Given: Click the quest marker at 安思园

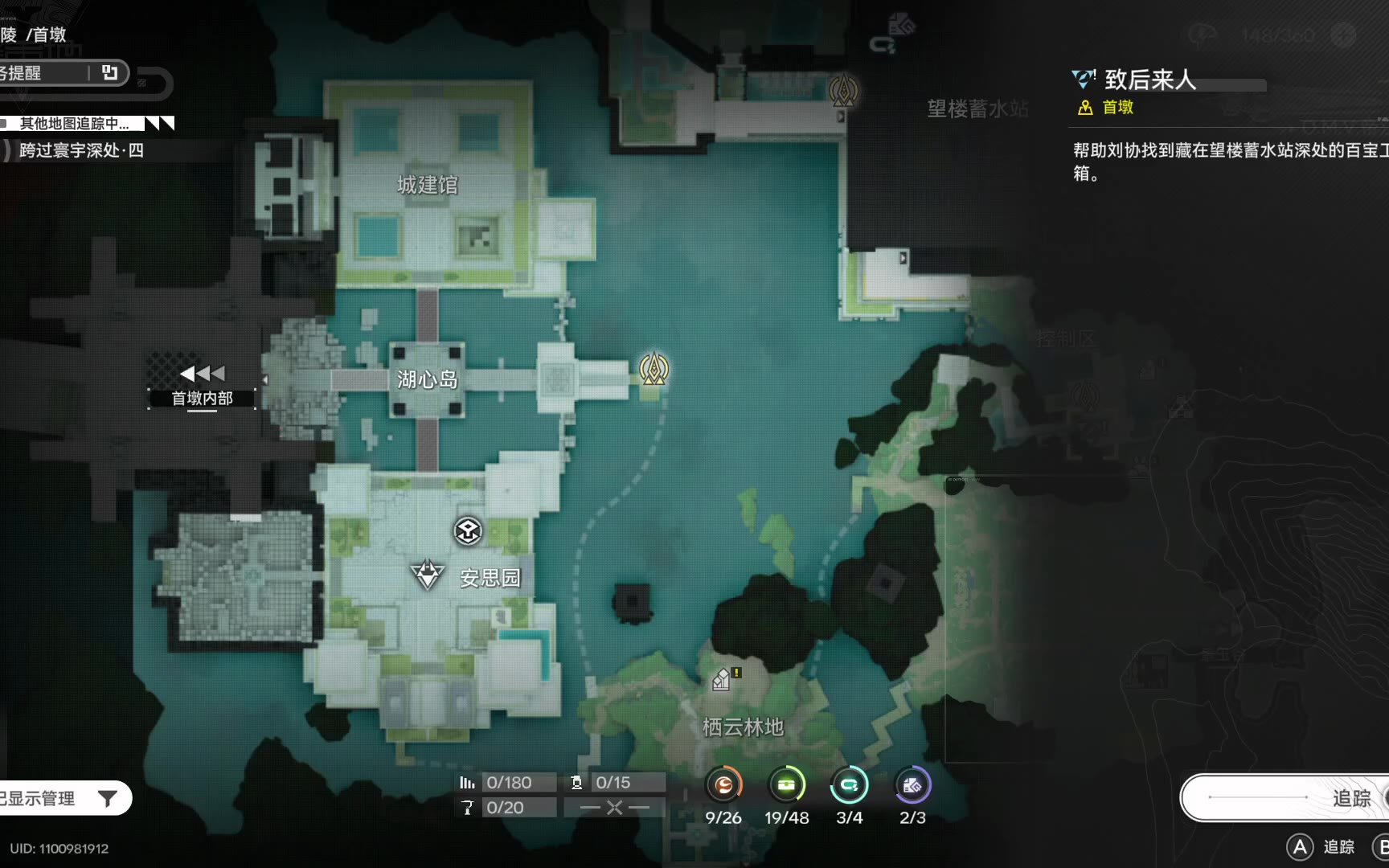Looking at the screenshot, I should (x=427, y=575).
